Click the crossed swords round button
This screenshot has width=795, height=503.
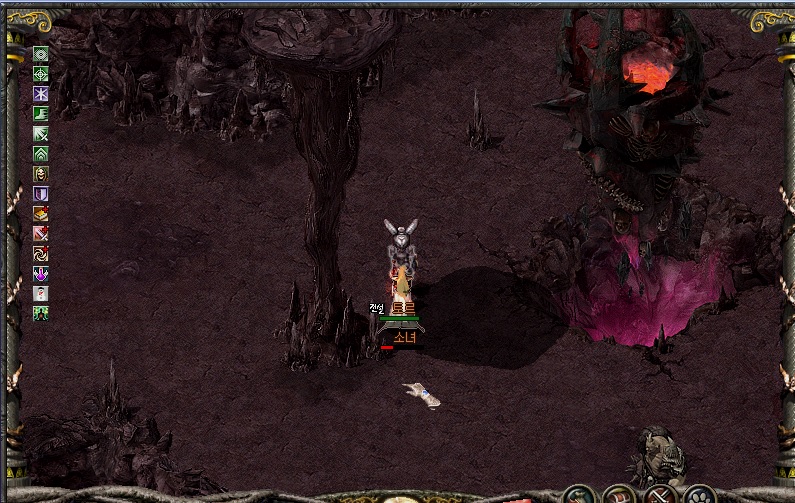(x=659, y=496)
